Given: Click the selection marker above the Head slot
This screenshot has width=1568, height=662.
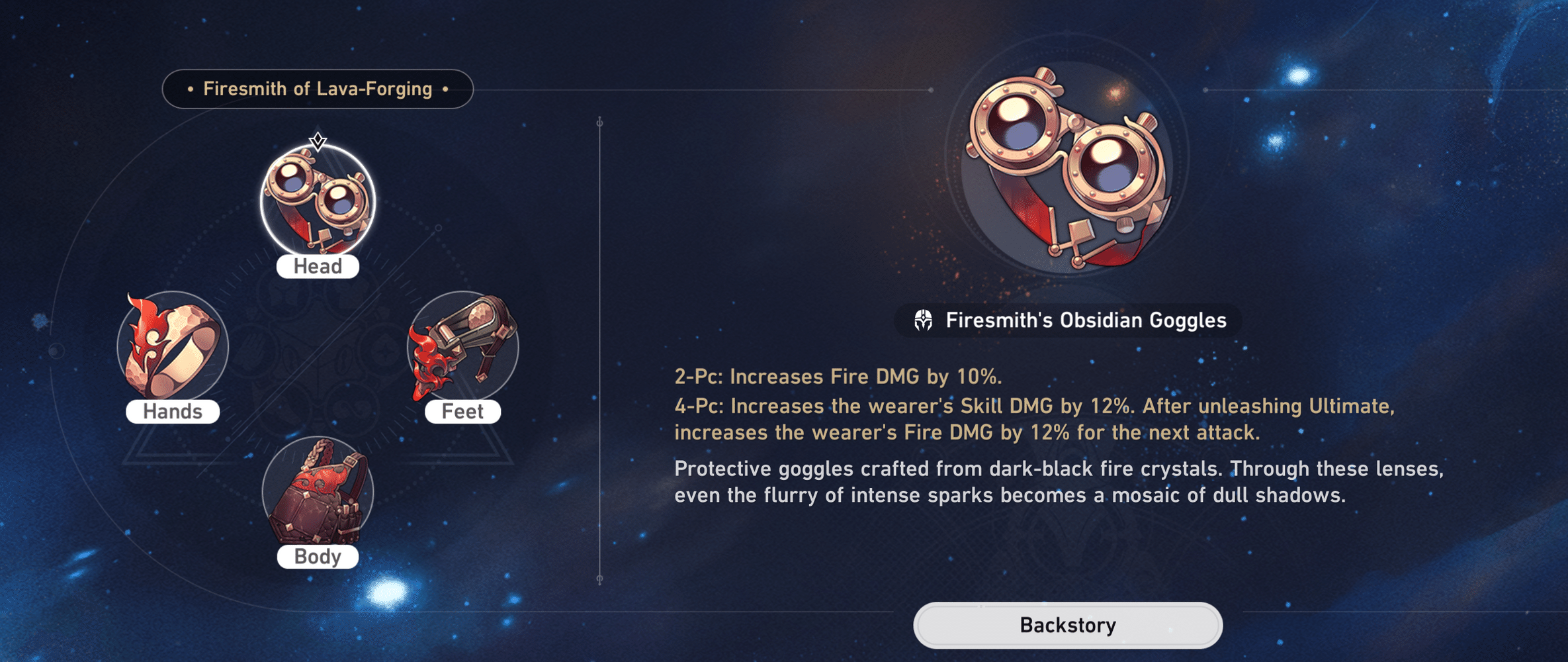Looking at the screenshot, I should point(318,141).
